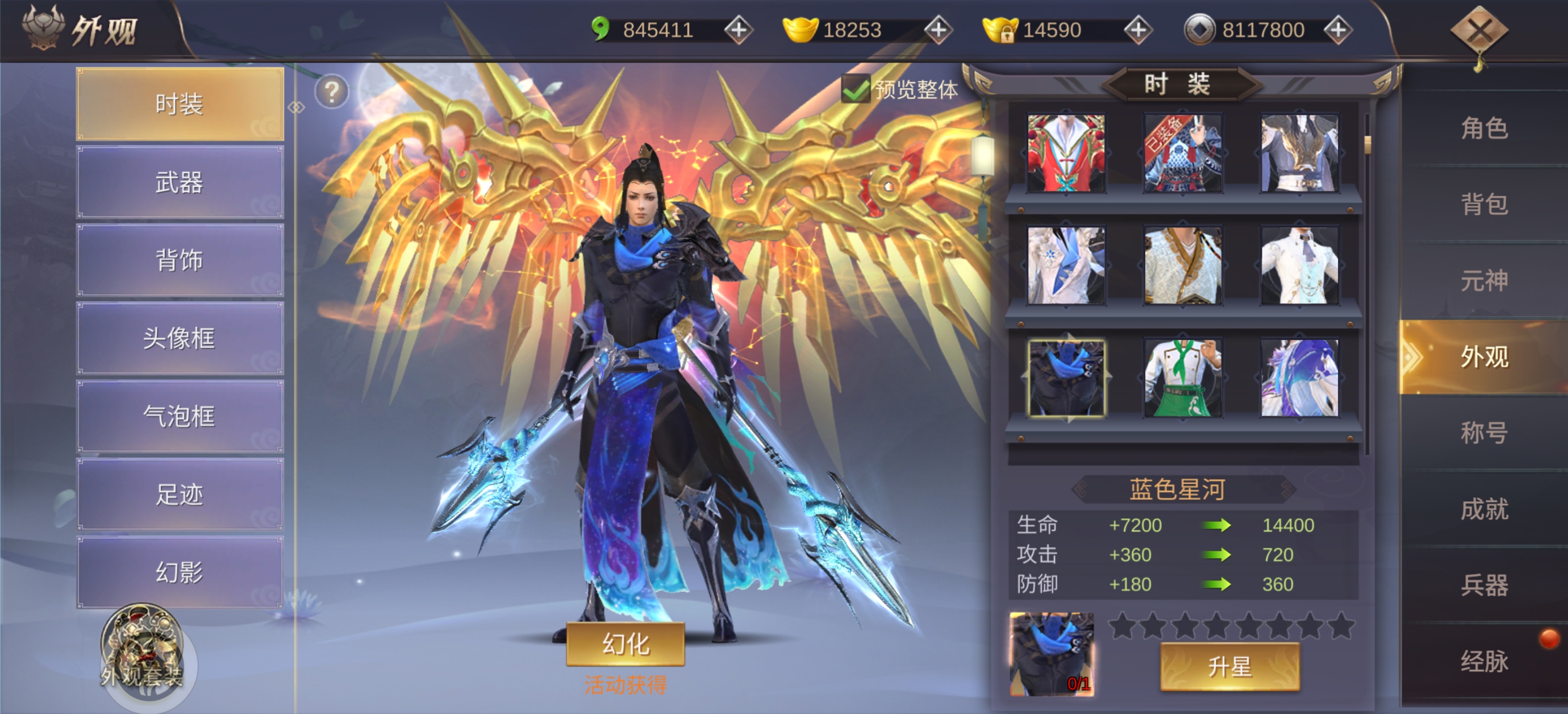Image resolution: width=1568 pixels, height=714 pixels.
Task: Open the 角色 character side tab
Action: pyautogui.click(x=1484, y=128)
